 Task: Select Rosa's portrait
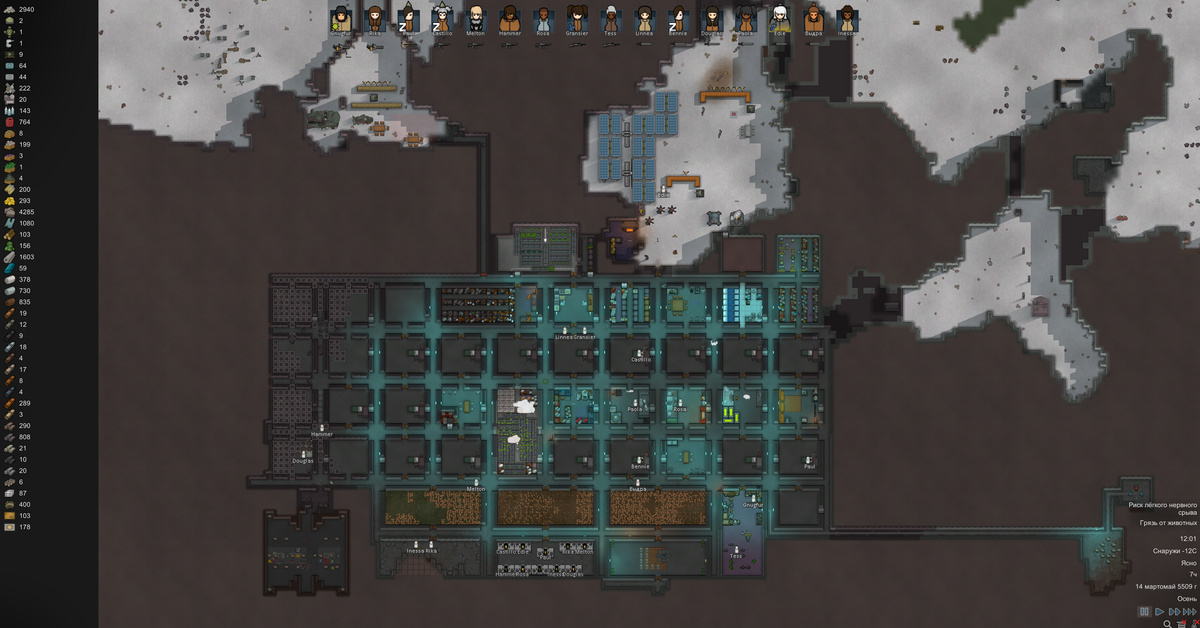pyautogui.click(x=543, y=17)
